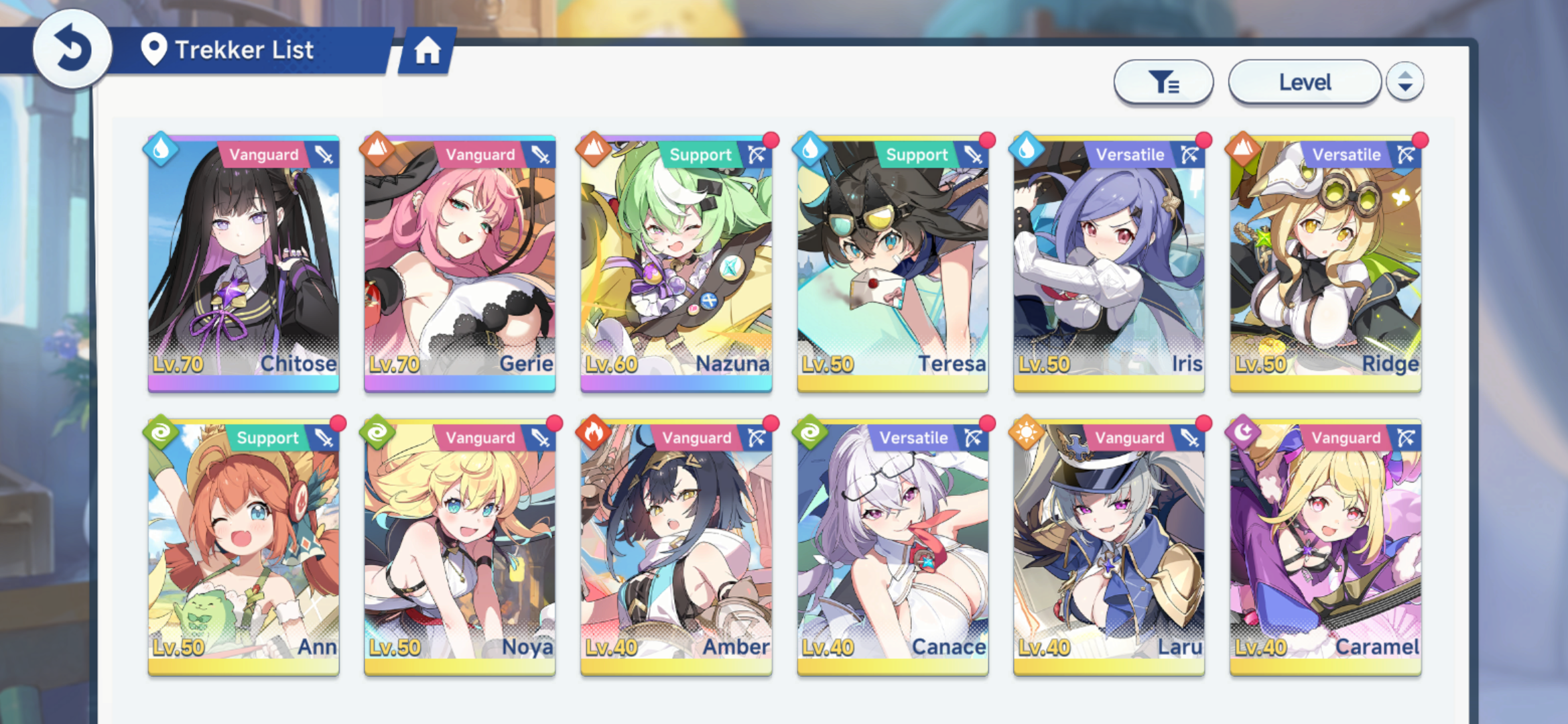Go back using the return arrow button

coord(72,49)
